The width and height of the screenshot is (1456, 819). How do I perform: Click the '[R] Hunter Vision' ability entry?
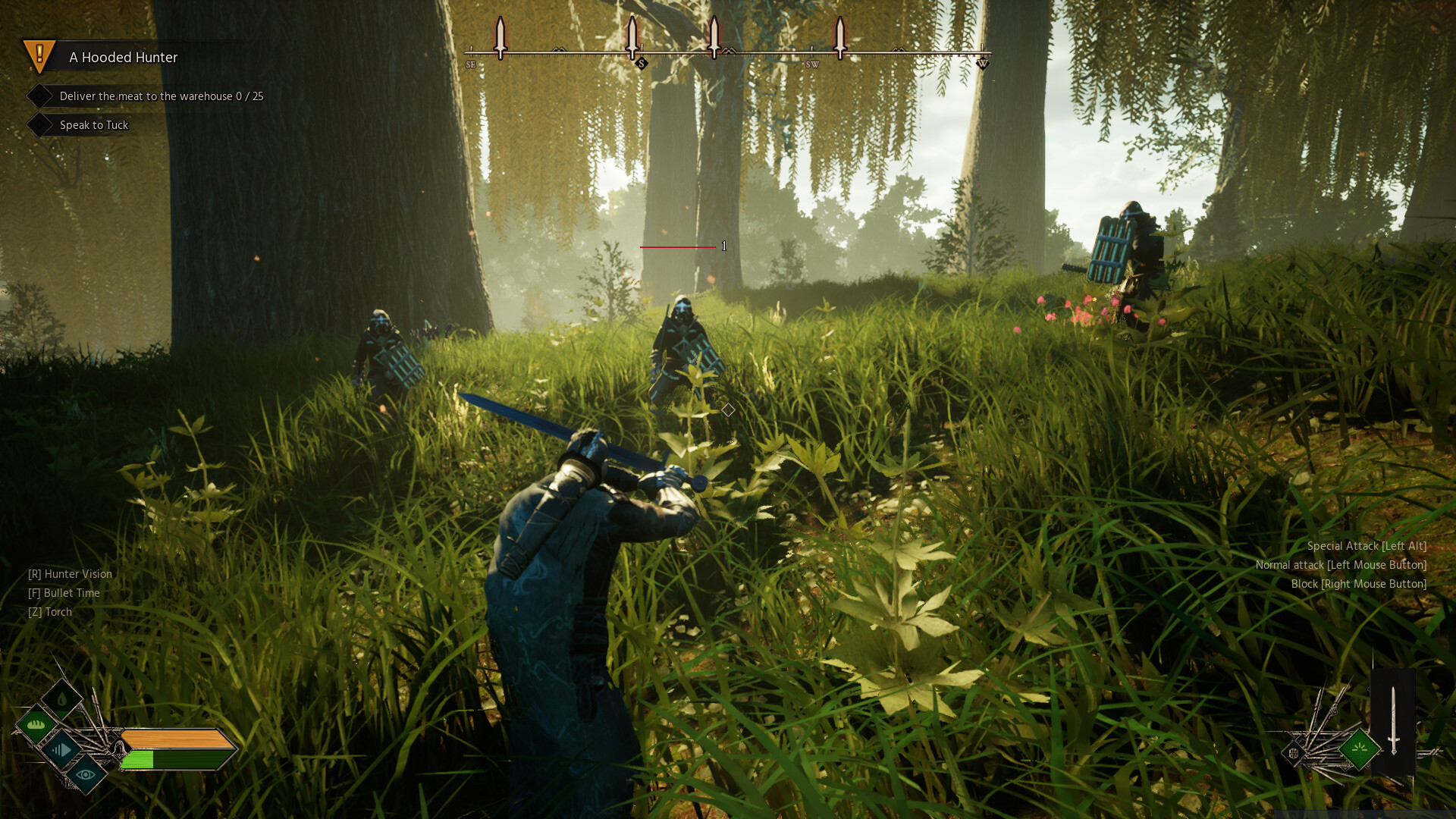click(x=70, y=574)
